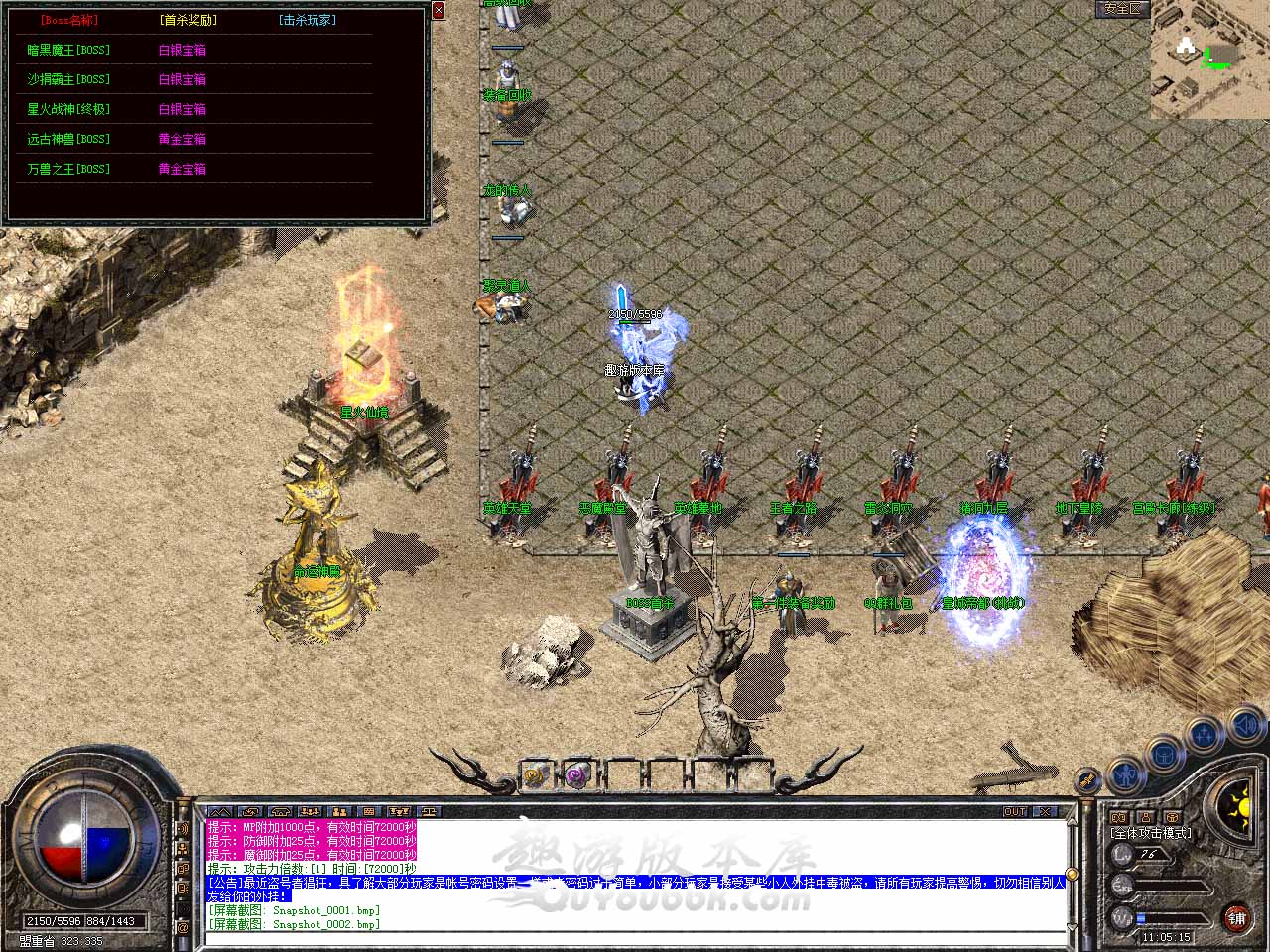Close the Boss first-kill reward panel
The height and width of the screenshot is (952, 1270).
(x=439, y=11)
